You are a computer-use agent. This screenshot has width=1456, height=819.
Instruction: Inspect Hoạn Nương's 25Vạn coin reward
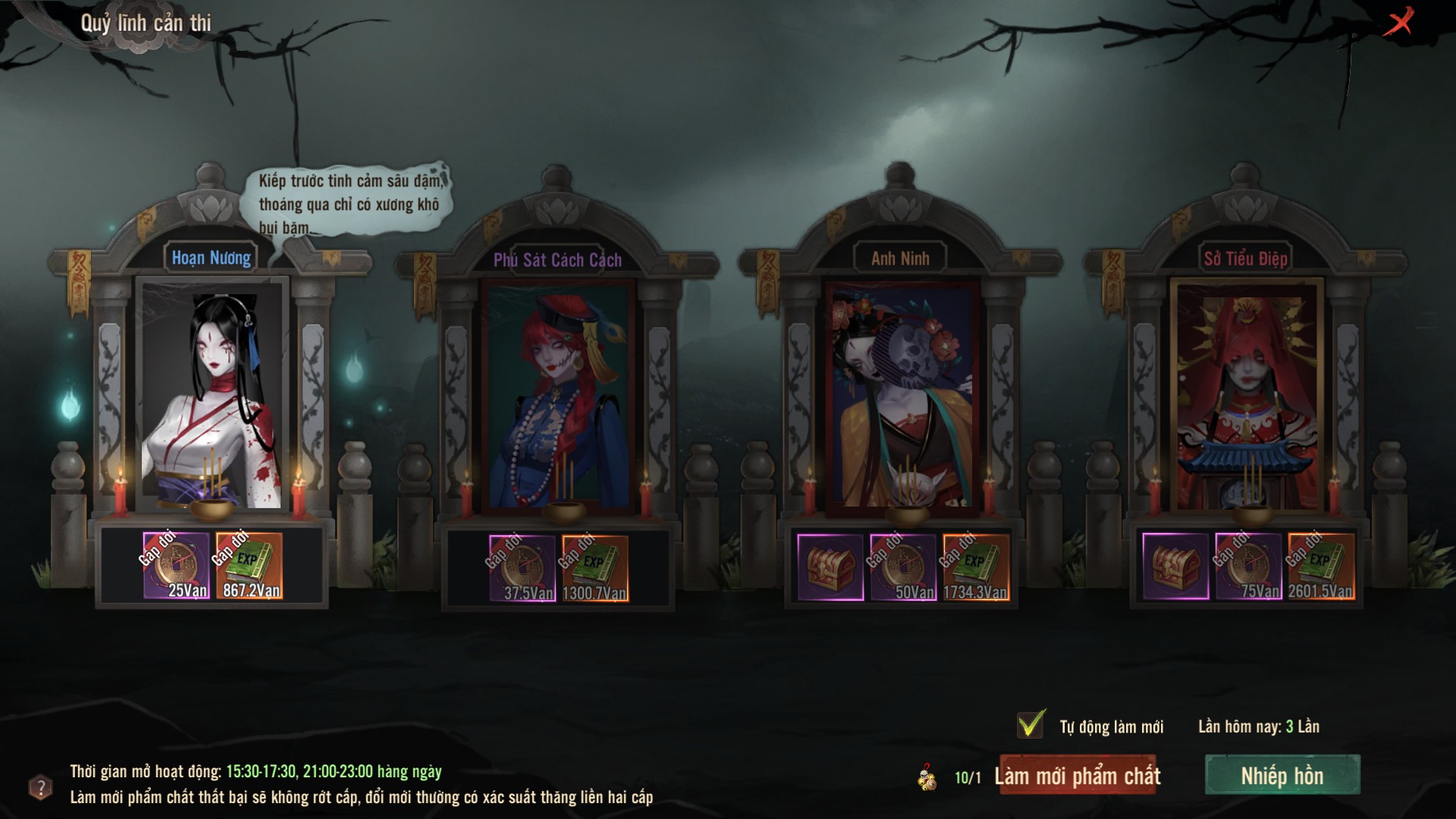pyautogui.click(x=176, y=566)
